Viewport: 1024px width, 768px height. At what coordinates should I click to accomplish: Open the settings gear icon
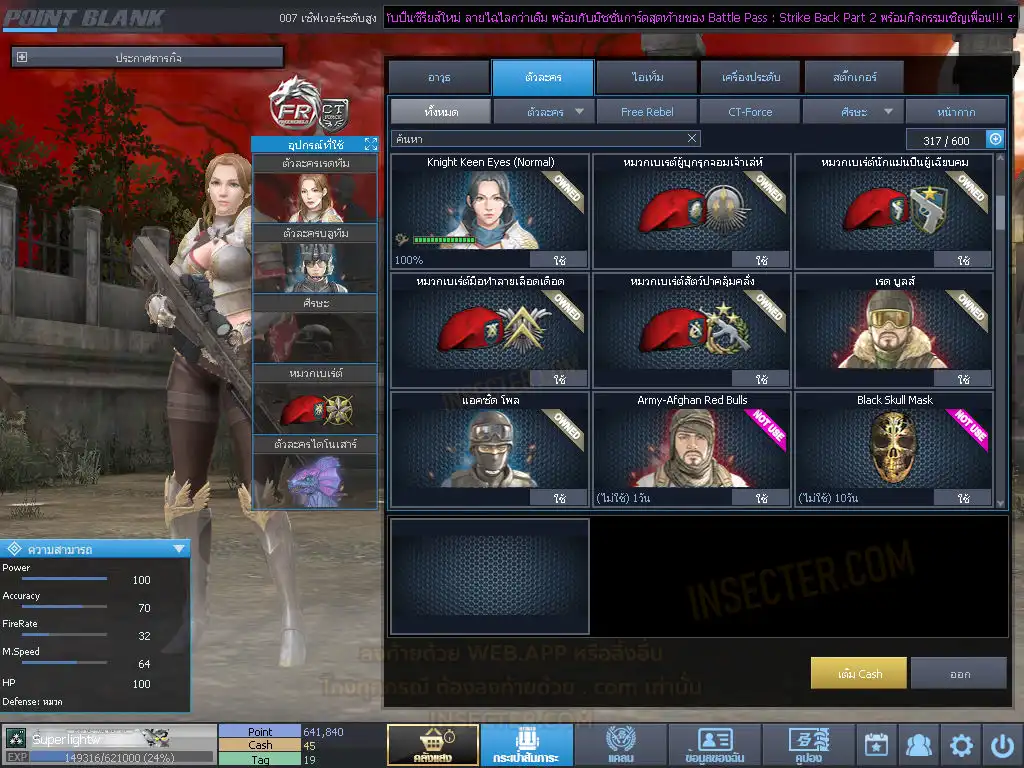(961, 745)
